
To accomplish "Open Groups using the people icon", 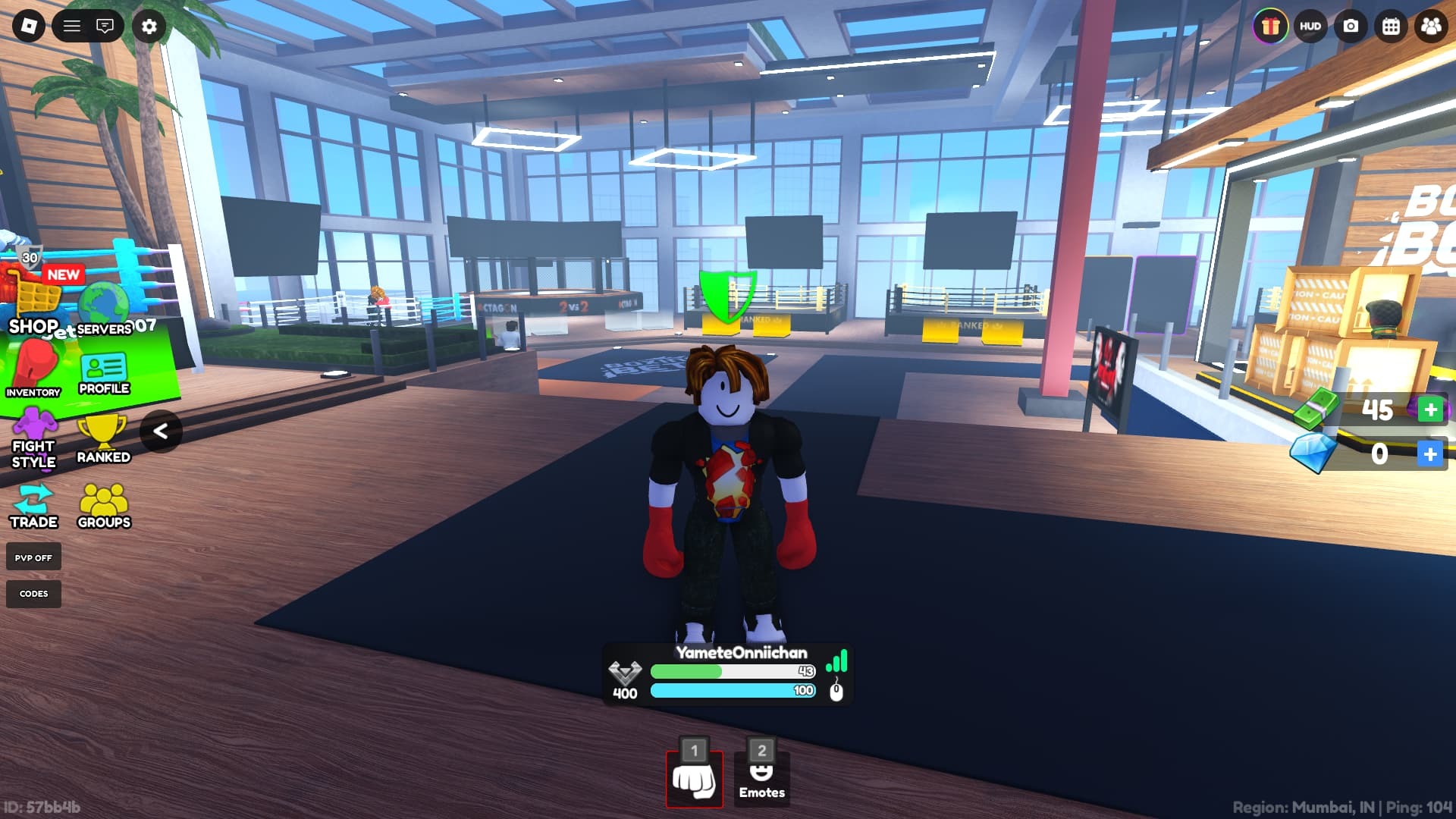I will 103,500.
